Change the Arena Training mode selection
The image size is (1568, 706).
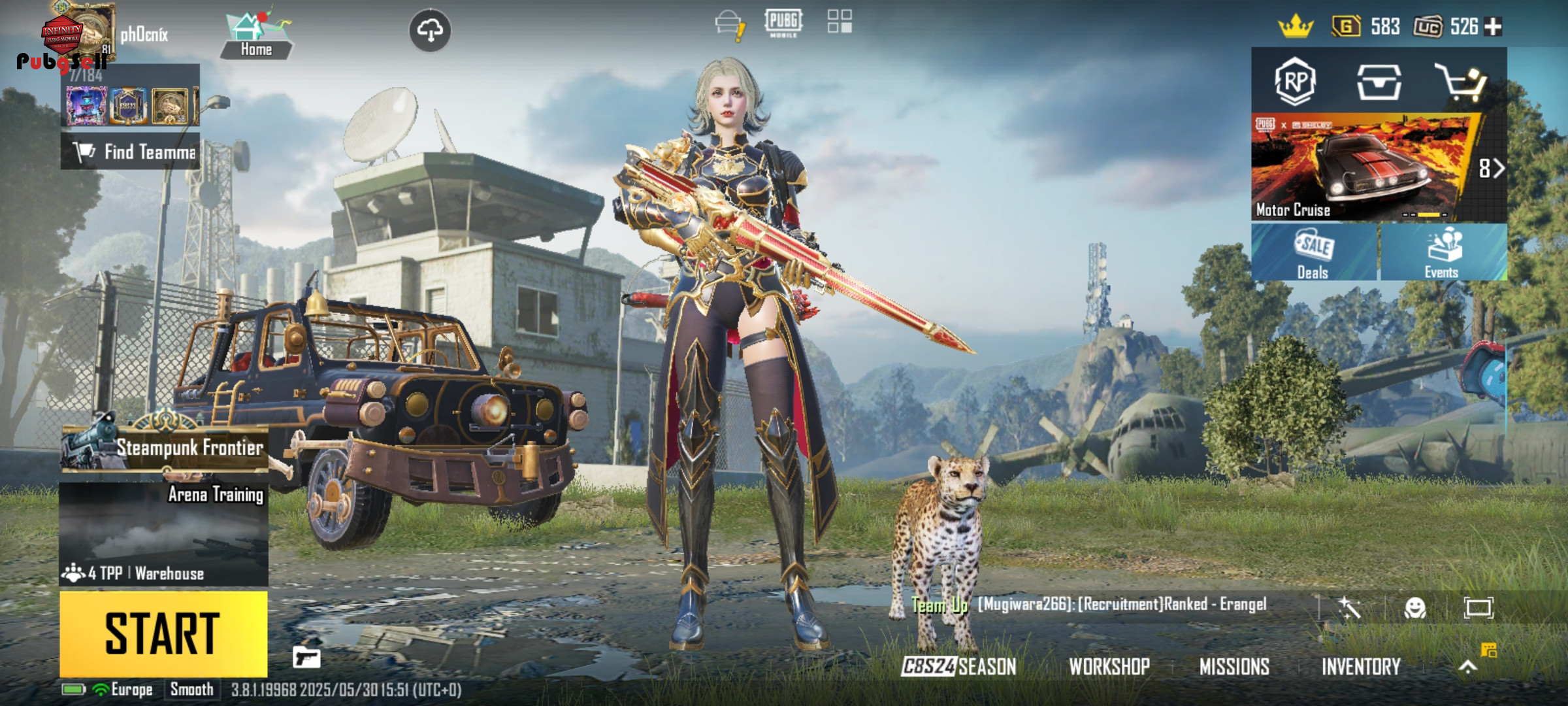[163, 533]
